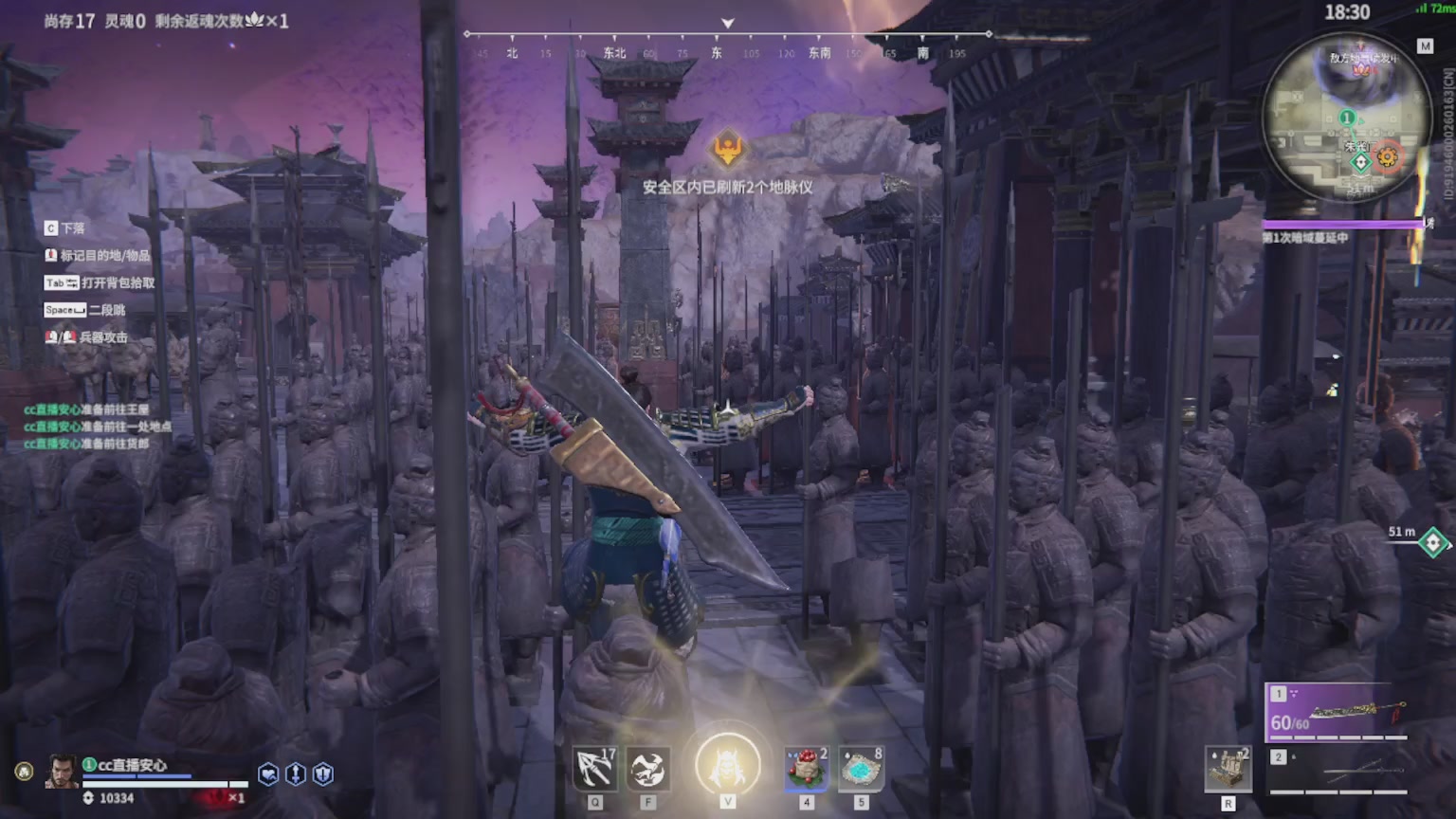The image size is (1456, 819).
Task: Use the swirling dodge skill icon
Action: 649,769
